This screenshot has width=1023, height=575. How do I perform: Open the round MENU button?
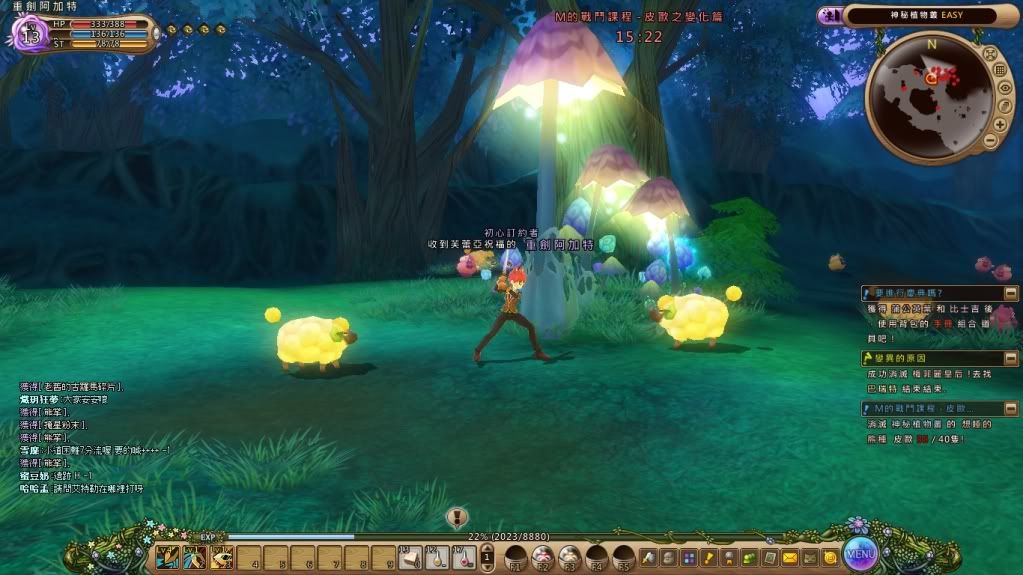(860, 551)
